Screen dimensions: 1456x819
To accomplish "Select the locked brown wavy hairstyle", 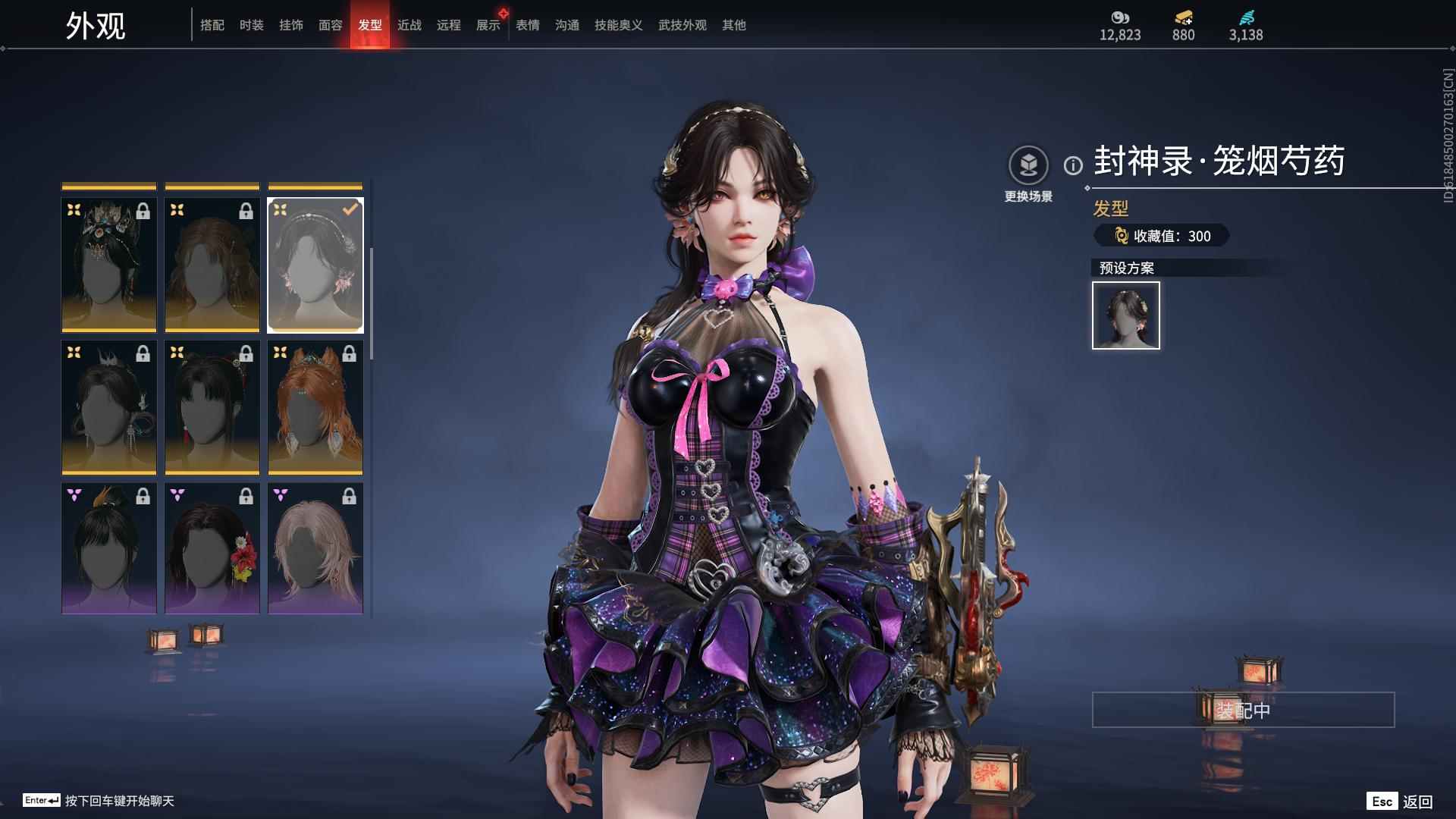I will pos(212,265).
